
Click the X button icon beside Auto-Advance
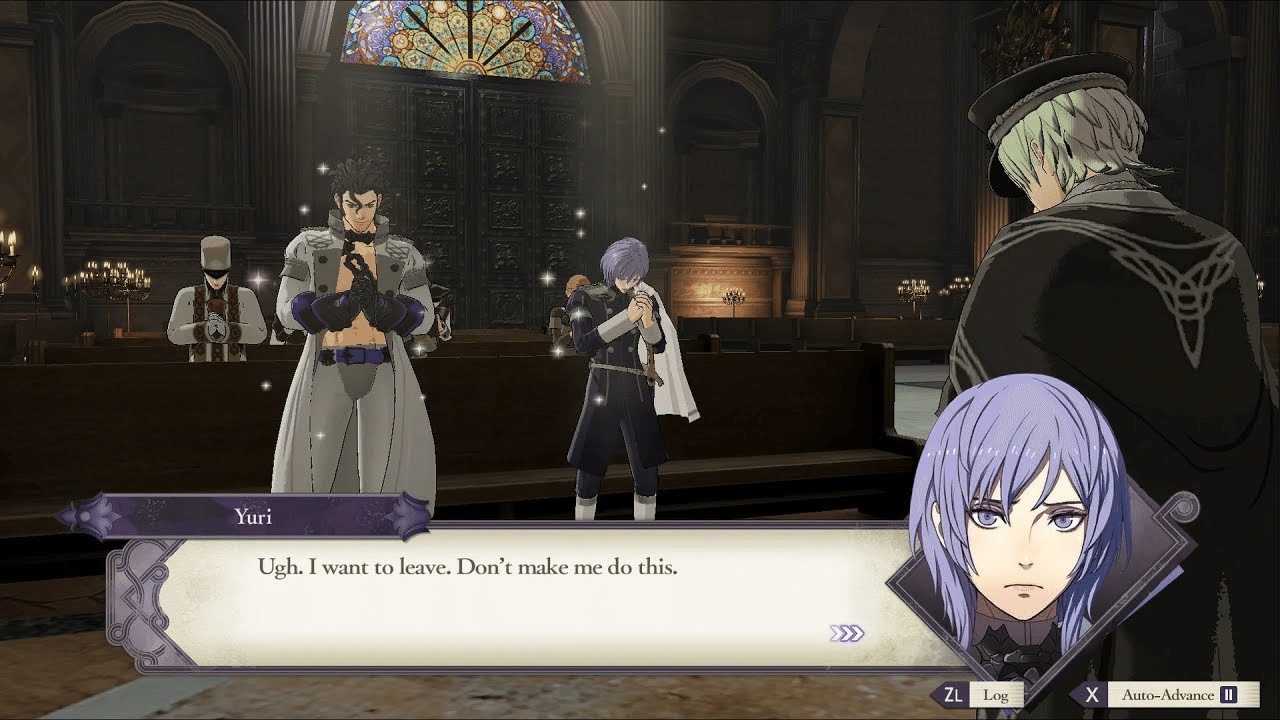click(x=1093, y=694)
